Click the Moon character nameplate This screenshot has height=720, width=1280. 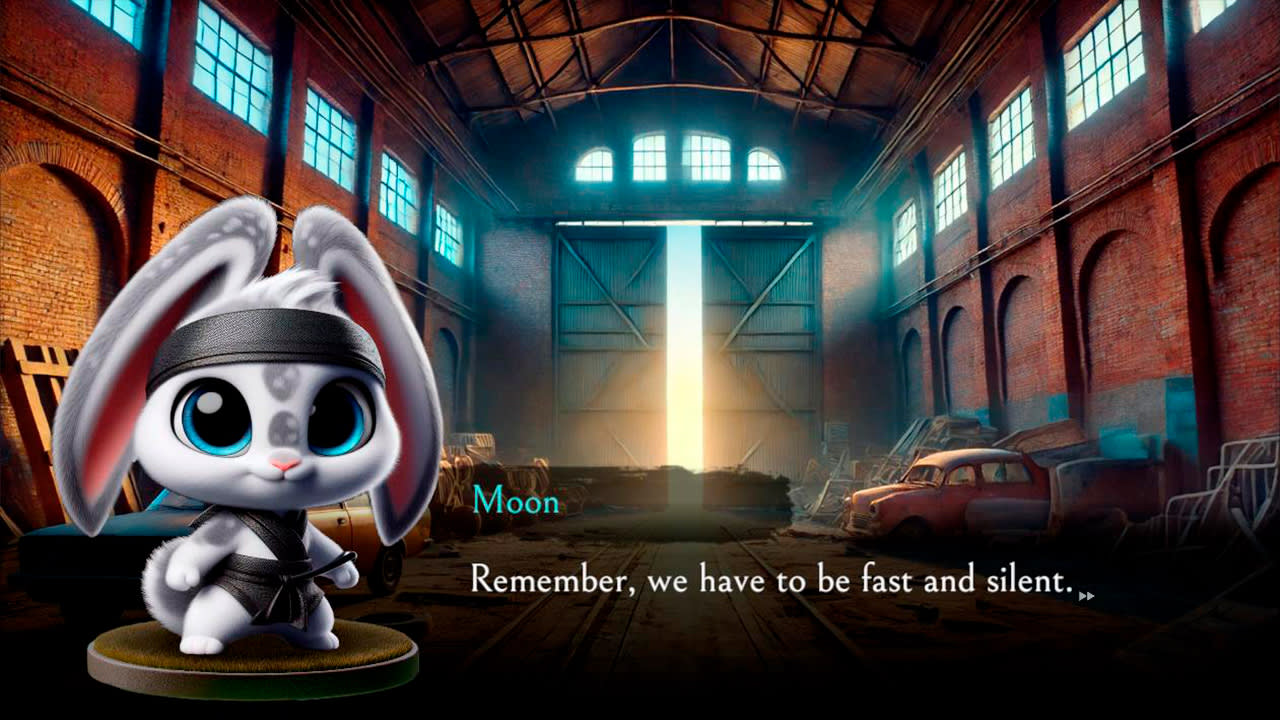[516, 503]
